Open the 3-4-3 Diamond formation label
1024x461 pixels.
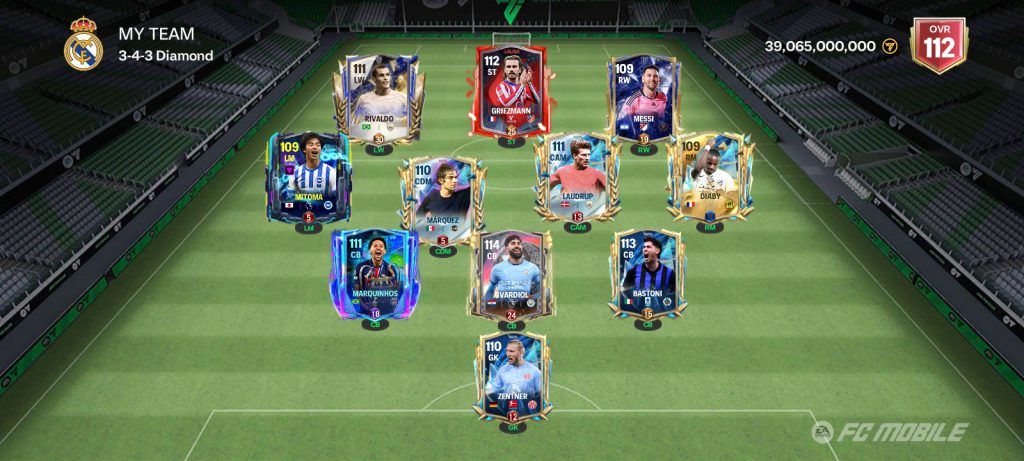(166, 56)
